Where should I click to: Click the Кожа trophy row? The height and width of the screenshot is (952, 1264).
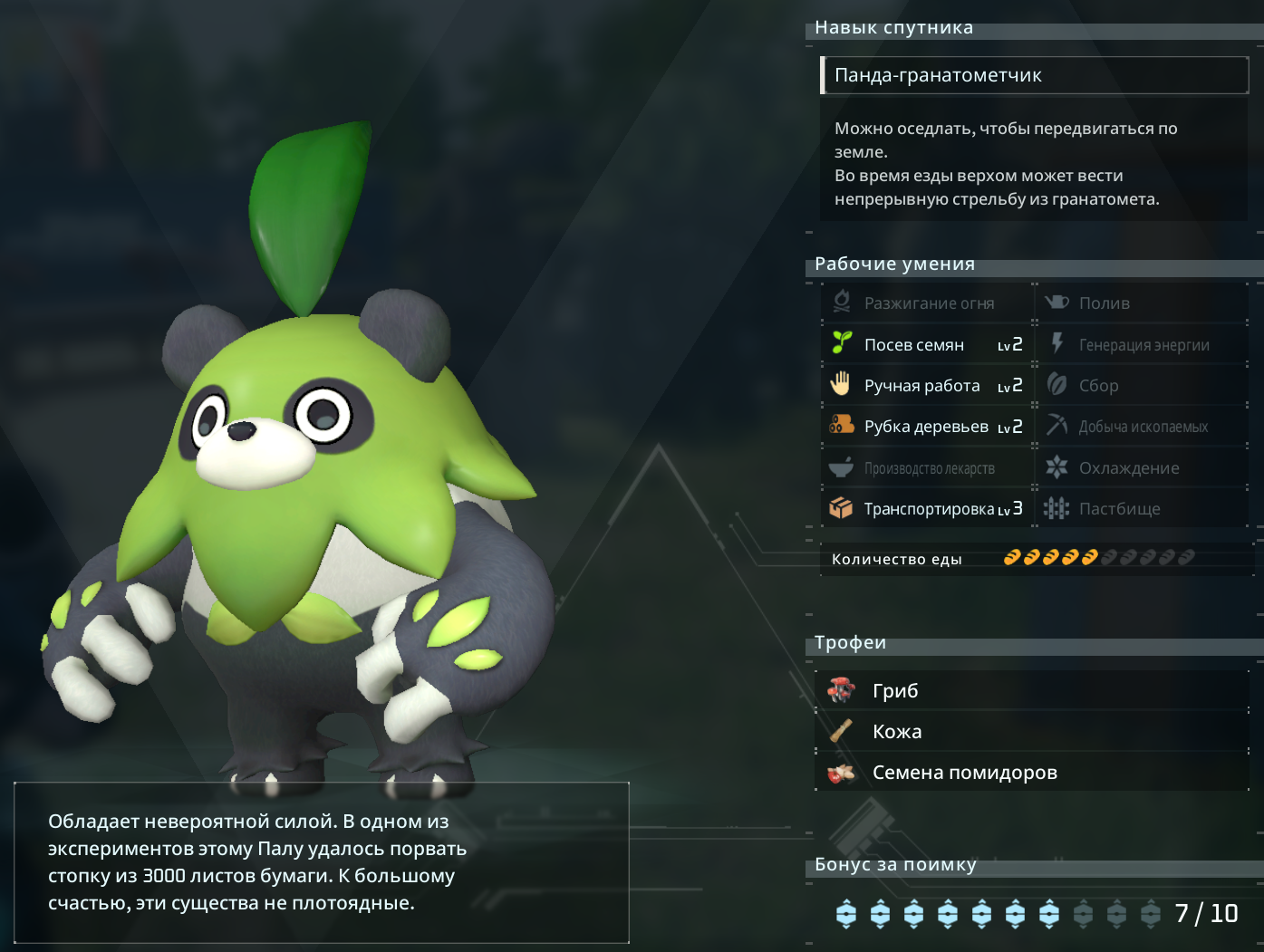pyautogui.click(x=1031, y=732)
